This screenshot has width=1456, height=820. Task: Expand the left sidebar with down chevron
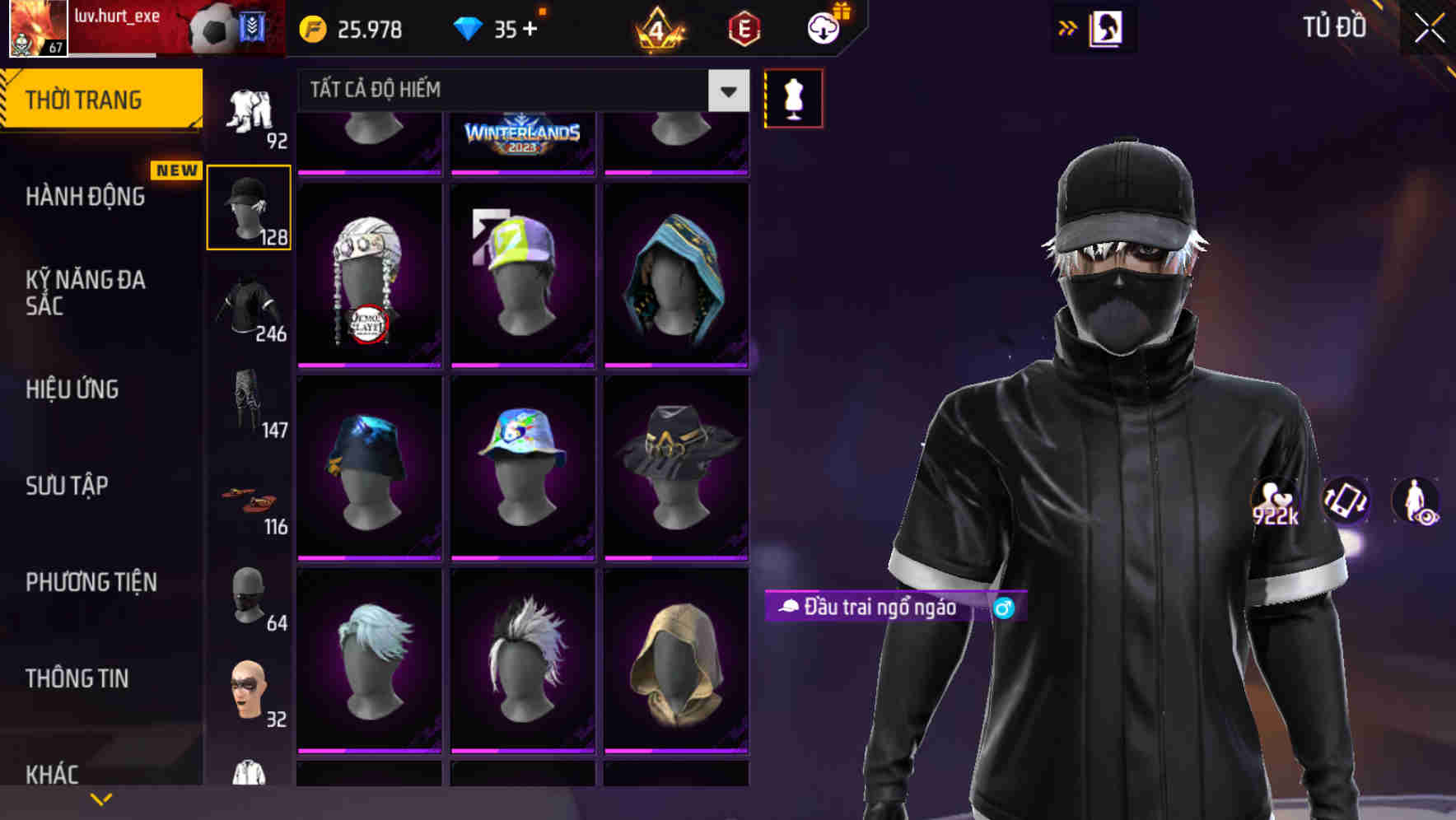point(101,797)
